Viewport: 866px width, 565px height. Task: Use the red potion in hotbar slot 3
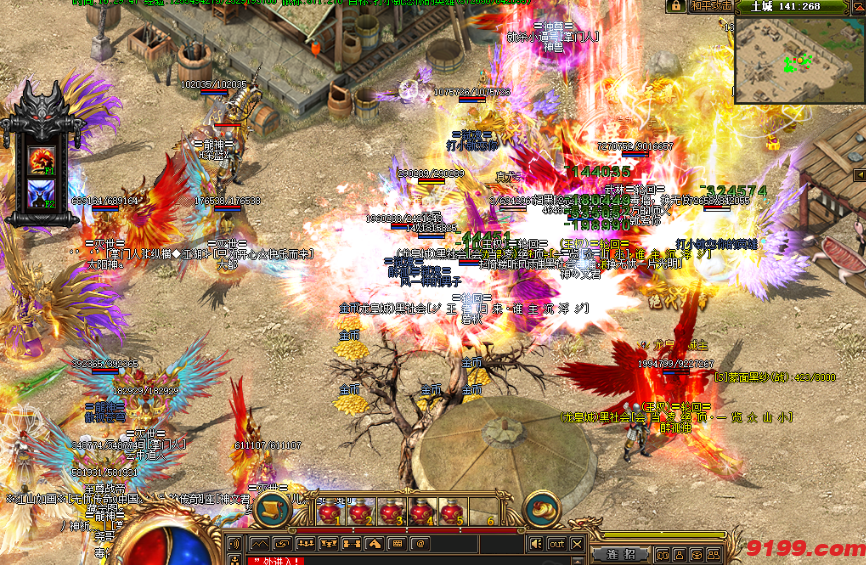pyautogui.click(x=392, y=512)
